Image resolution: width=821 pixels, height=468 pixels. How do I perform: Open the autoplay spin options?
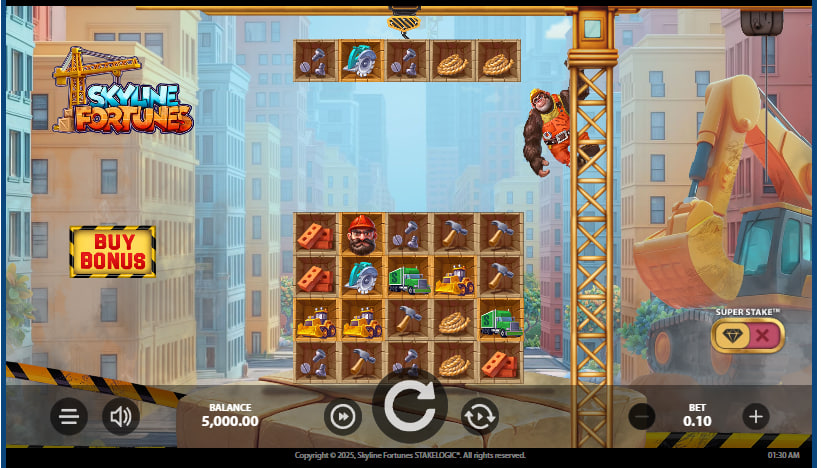coord(480,415)
